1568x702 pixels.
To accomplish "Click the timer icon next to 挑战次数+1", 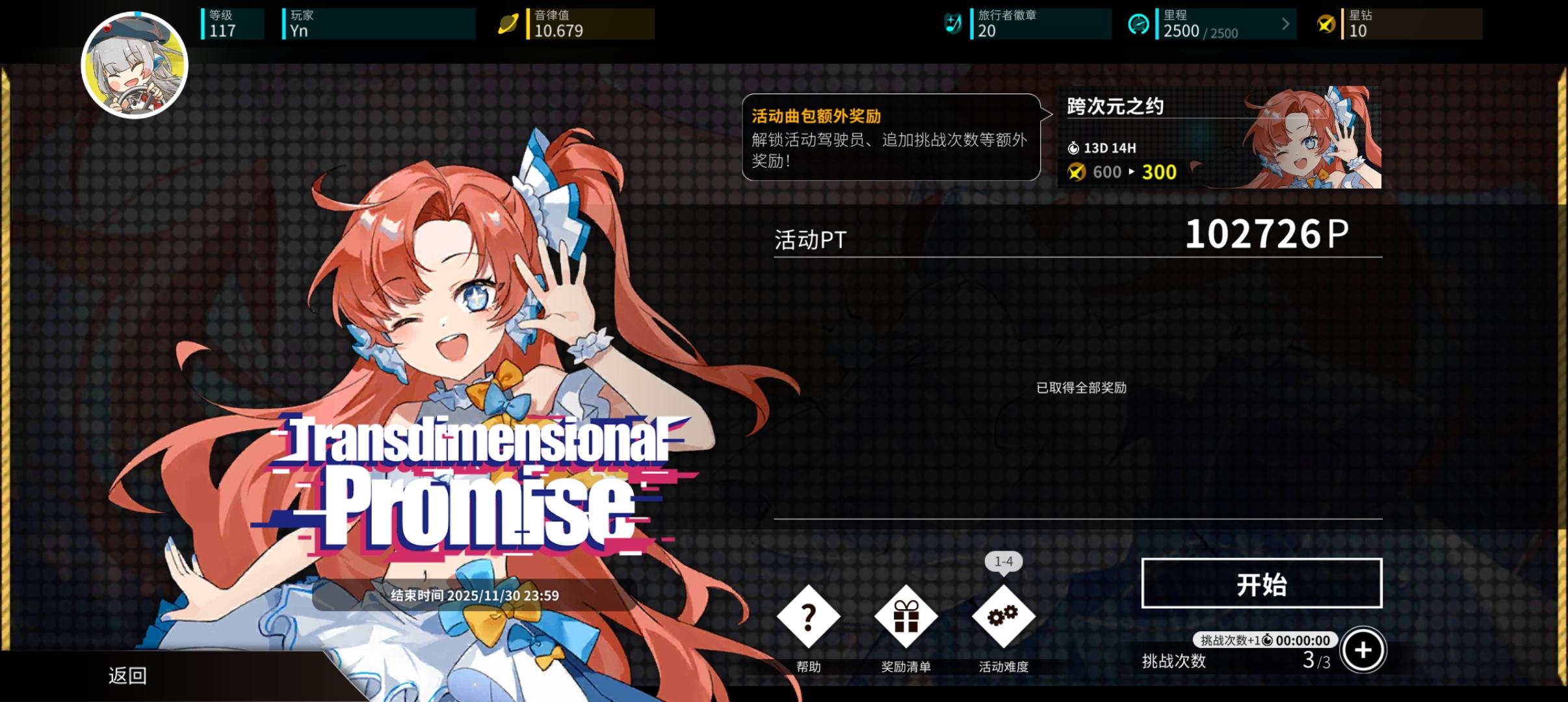I will pos(1268,640).
